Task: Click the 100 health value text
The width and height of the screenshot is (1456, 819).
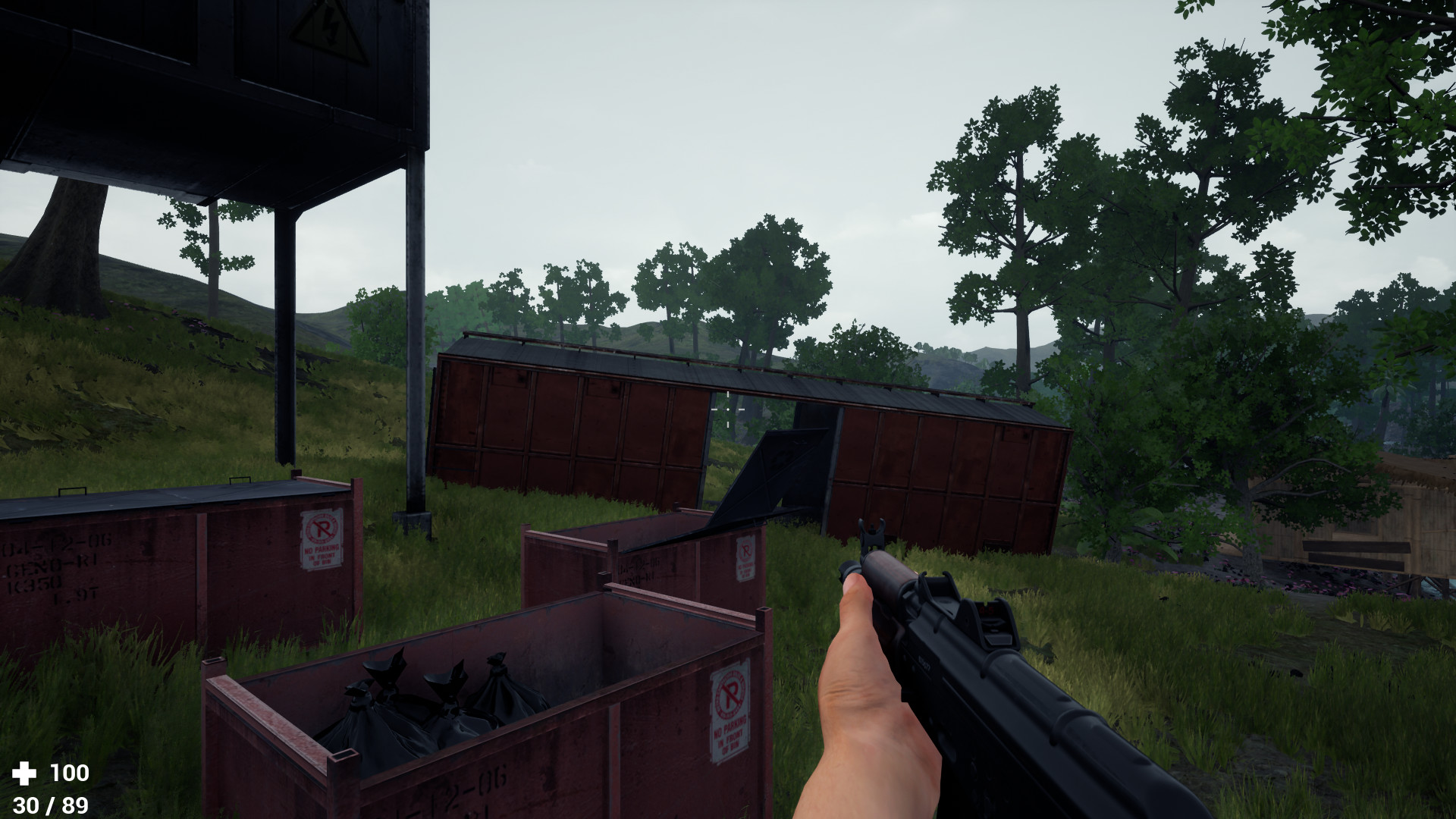Action: [x=65, y=773]
